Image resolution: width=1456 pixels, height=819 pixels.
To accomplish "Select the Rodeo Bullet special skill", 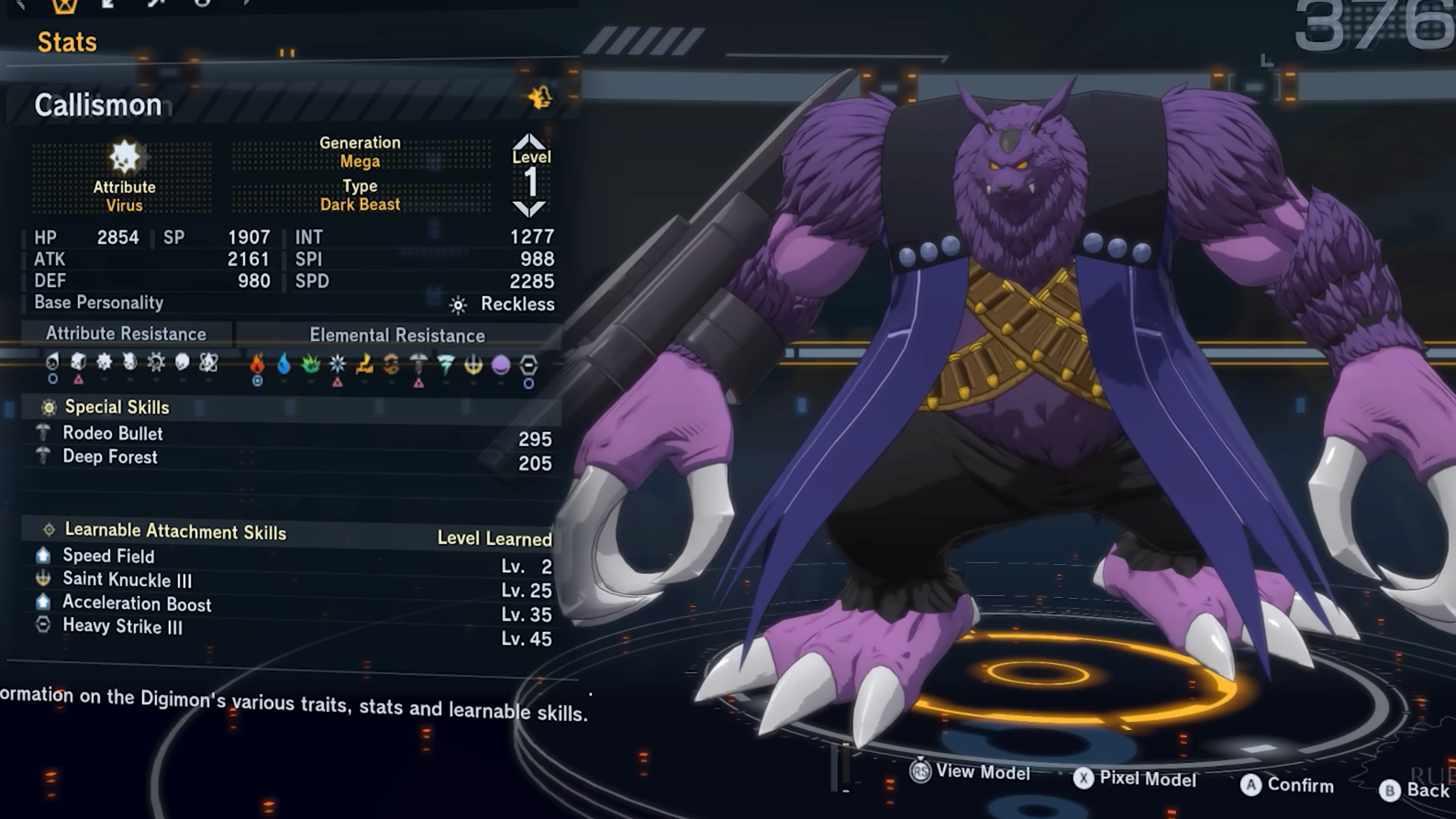I will [x=113, y=434].
